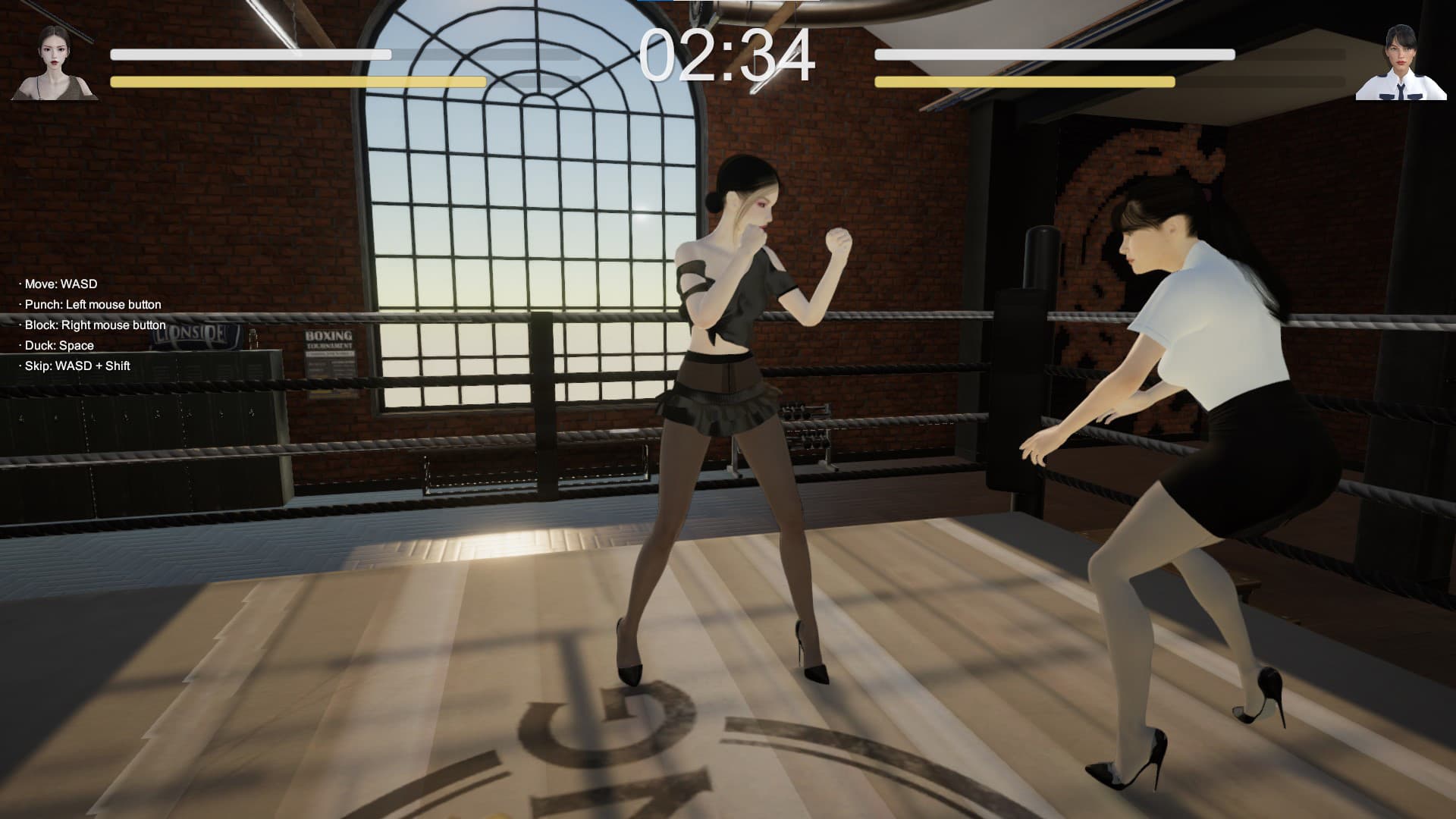The height and width of the screenshot is (819, 1456).
Task: Click the player's yellow stamina bar
Action: pyautogui.click(x=296, y=82)
